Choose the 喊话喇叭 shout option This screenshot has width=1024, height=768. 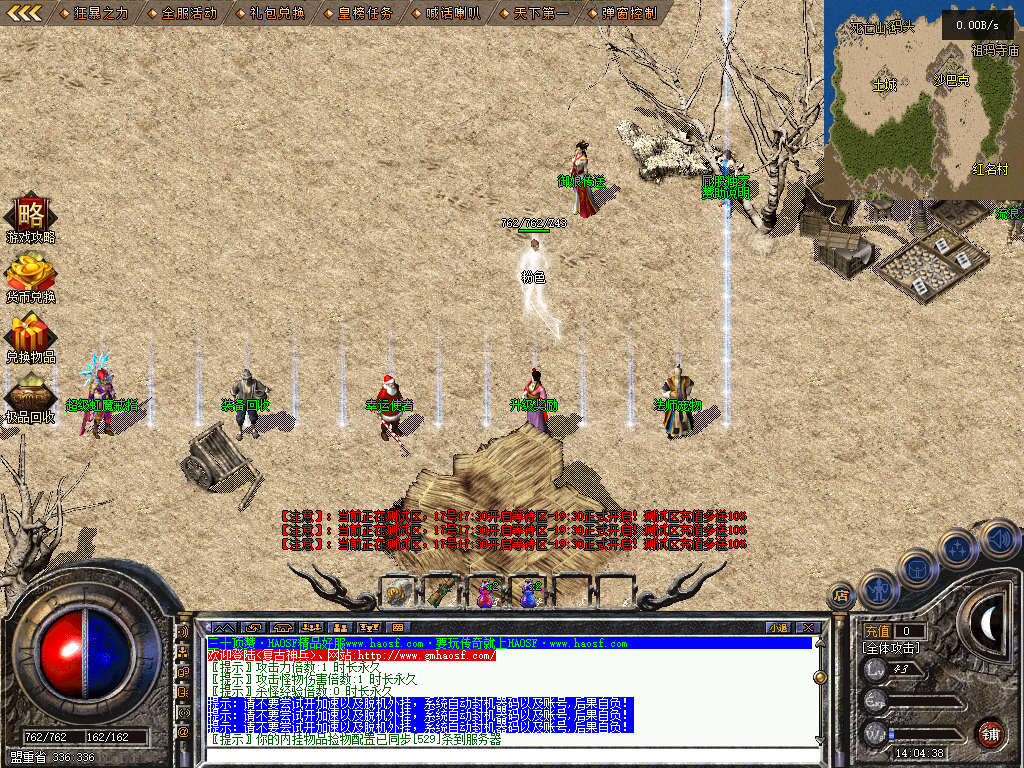[446, 14]
